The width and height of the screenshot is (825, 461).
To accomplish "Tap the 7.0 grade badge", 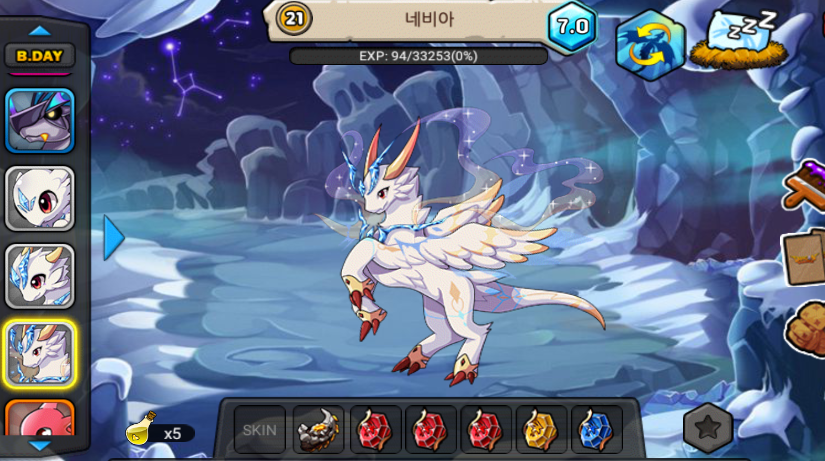I will pos(572,27).
